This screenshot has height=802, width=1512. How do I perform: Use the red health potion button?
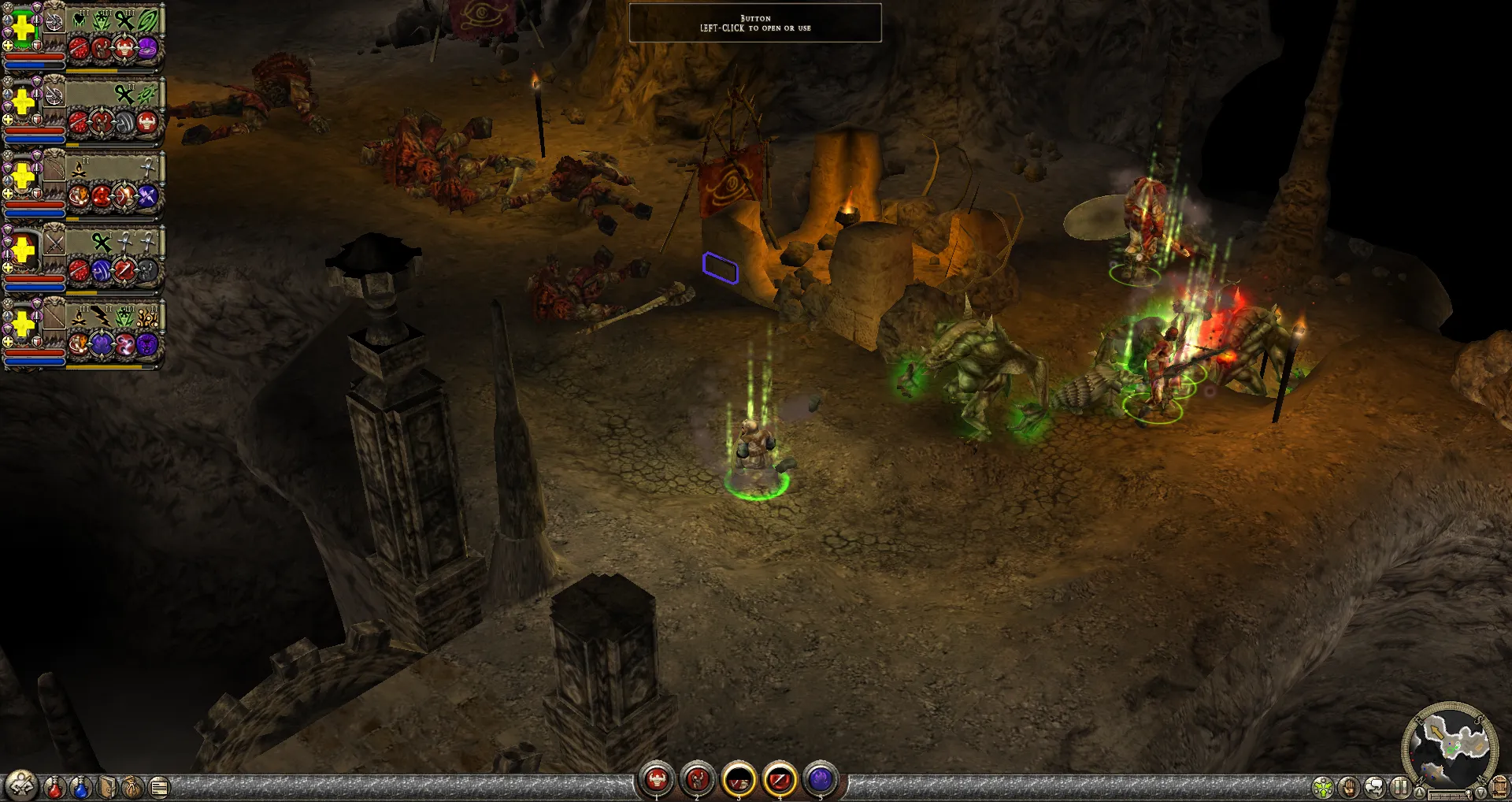(x=54, y=787)
